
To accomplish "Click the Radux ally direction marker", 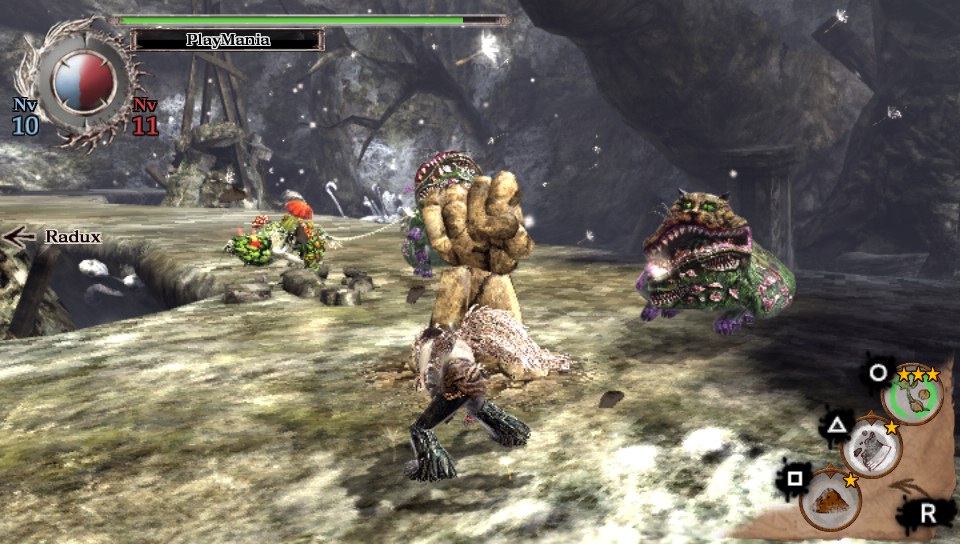I will tap(50, 237).
